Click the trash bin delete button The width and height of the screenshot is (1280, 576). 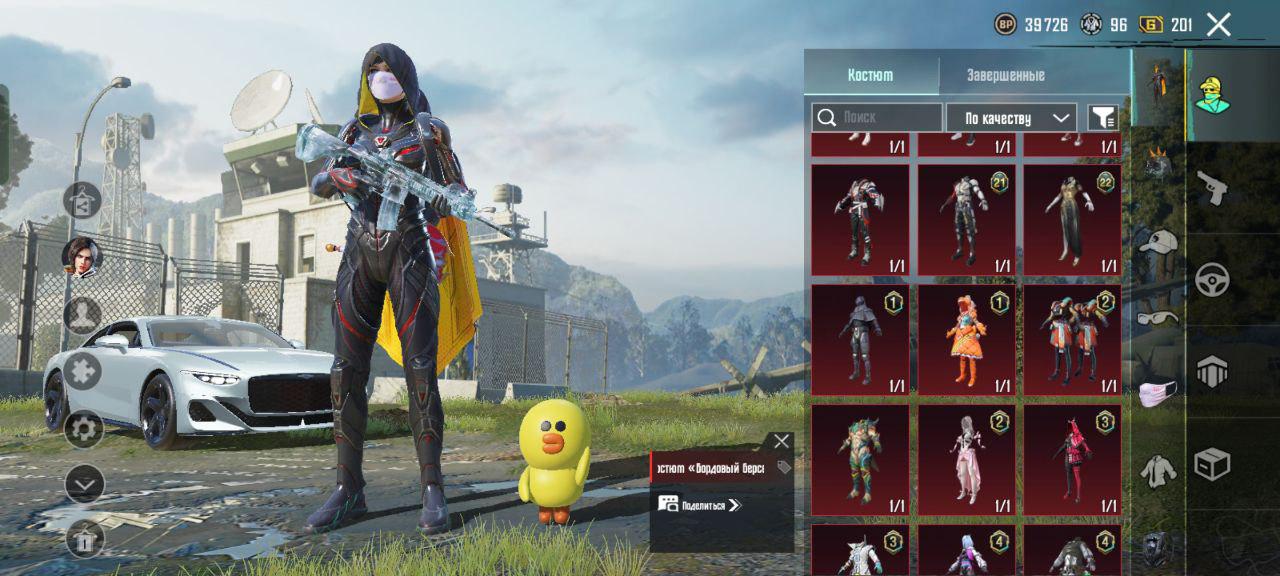point(85,540)
